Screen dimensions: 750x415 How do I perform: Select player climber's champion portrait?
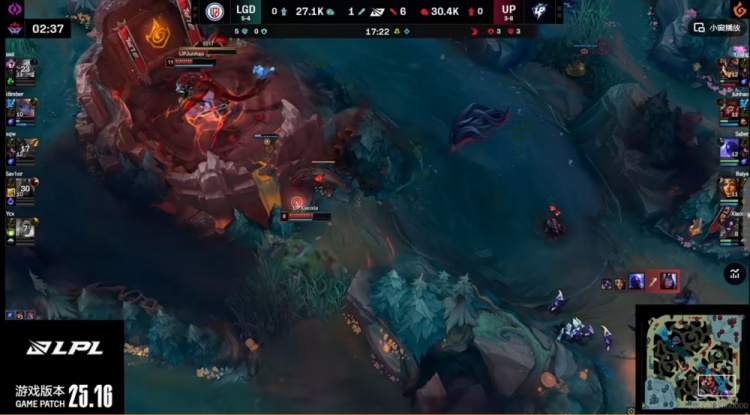pyautogui.click(x=27, y=110)
